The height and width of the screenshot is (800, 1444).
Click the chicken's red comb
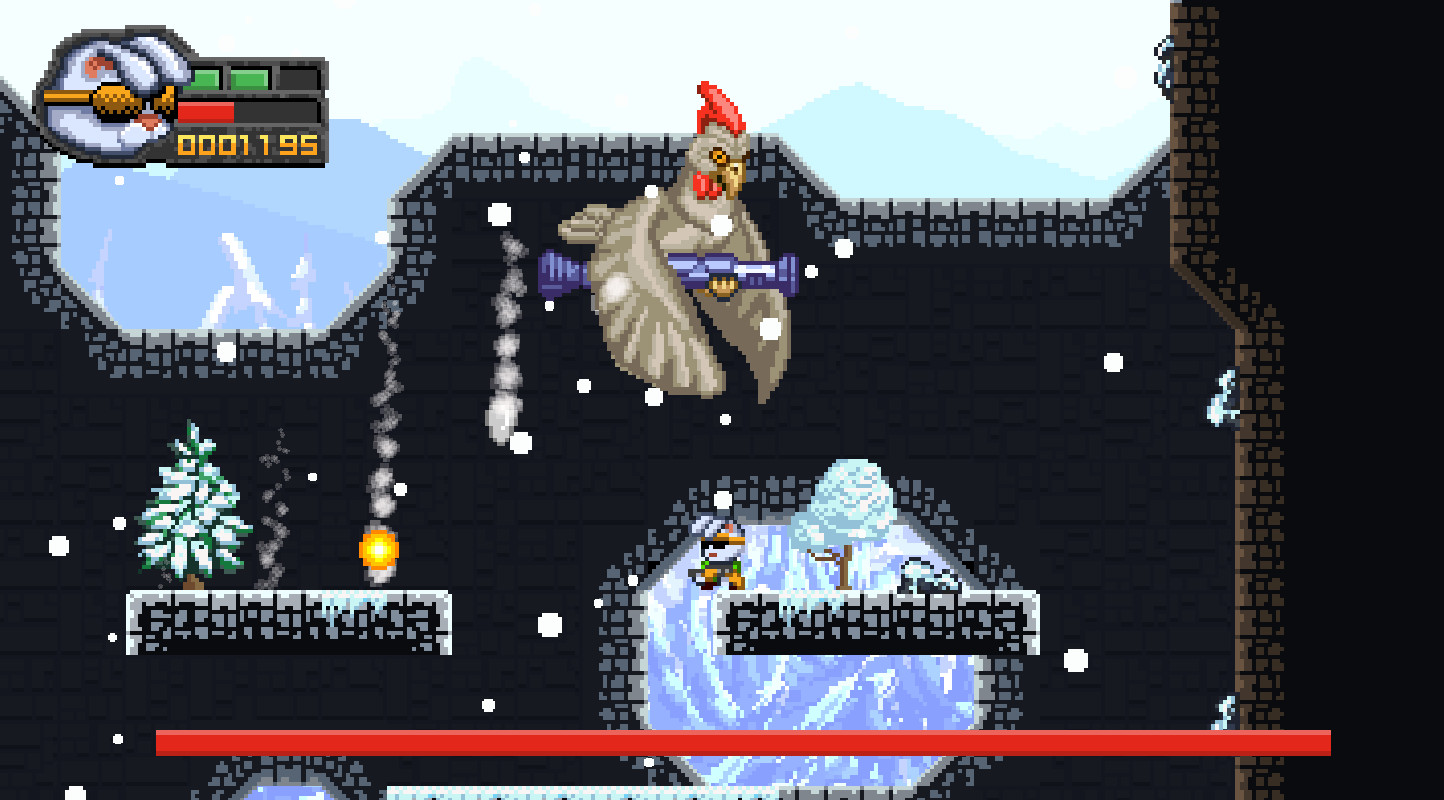click(x=715, y=105)
